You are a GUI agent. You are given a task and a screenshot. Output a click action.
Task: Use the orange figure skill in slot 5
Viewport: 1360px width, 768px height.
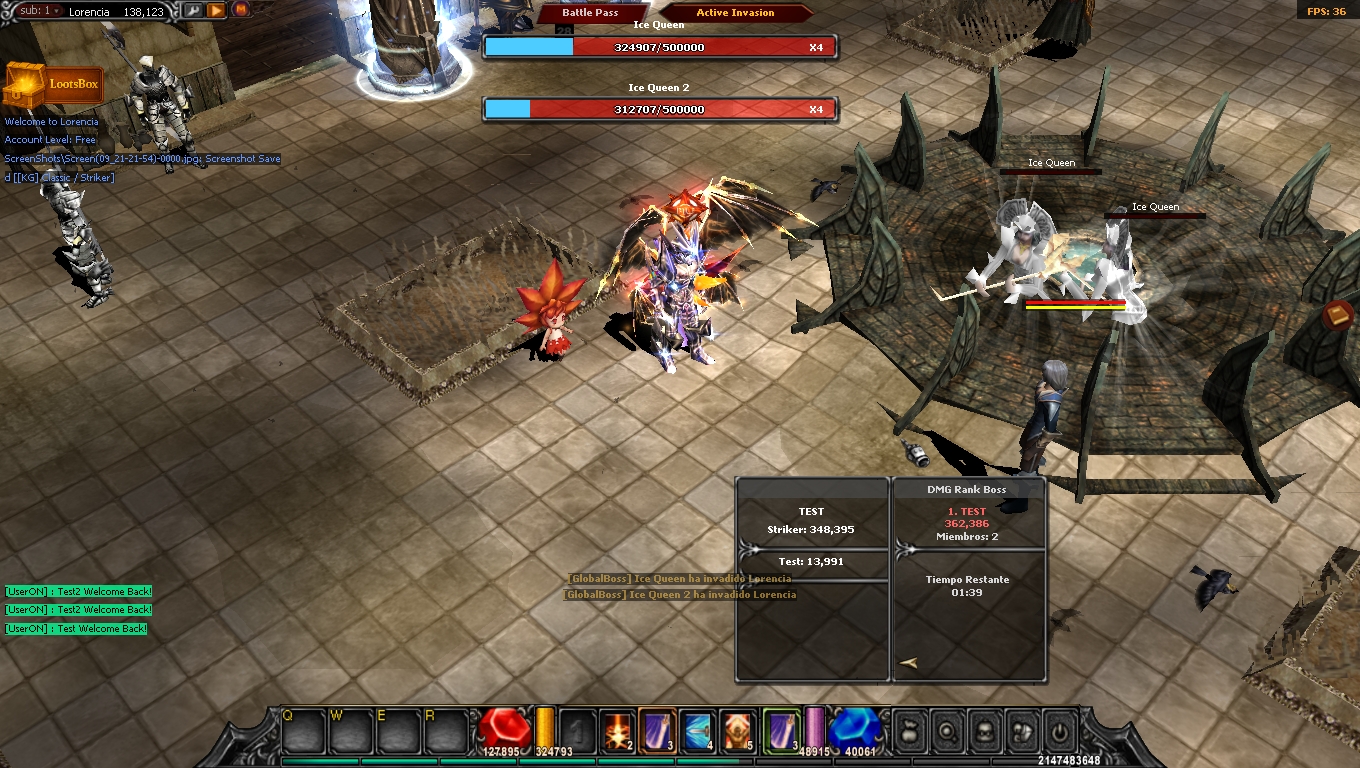(x=738, y=731)
